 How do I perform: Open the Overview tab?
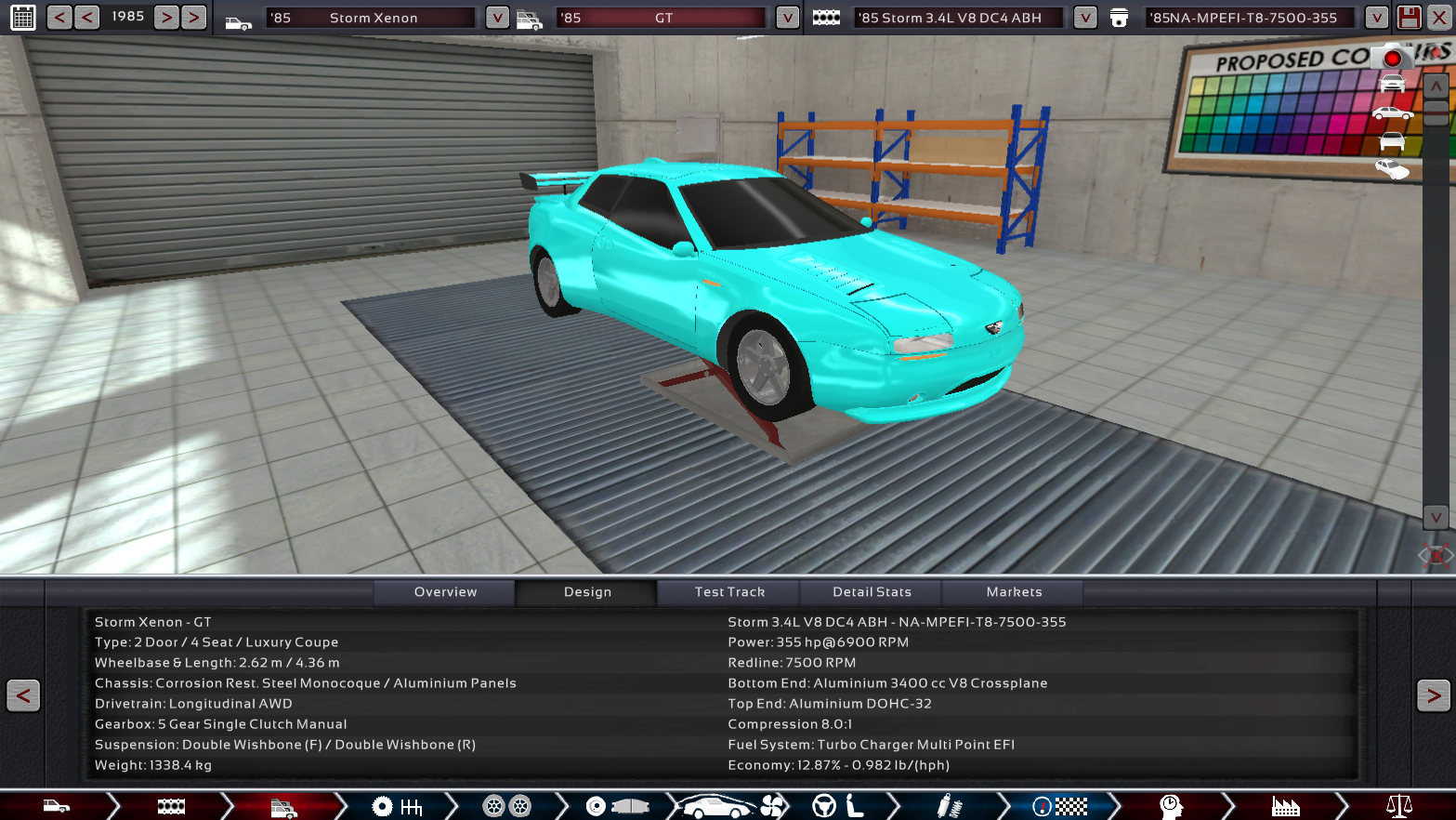click(x=445, y=592)
